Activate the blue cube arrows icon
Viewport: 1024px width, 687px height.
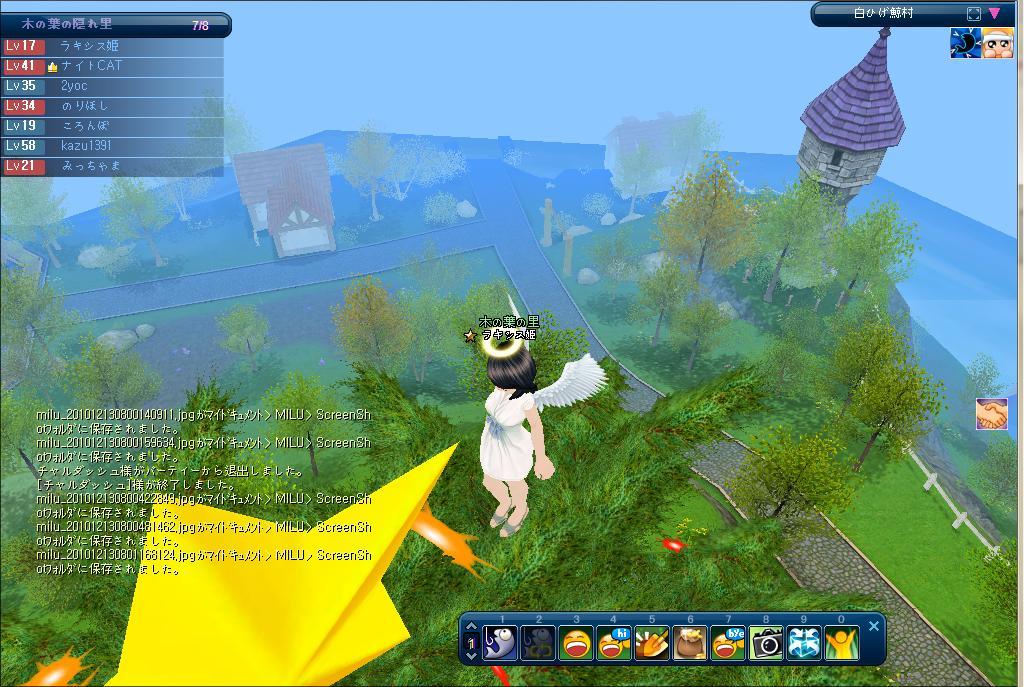(x=804, y=642)
